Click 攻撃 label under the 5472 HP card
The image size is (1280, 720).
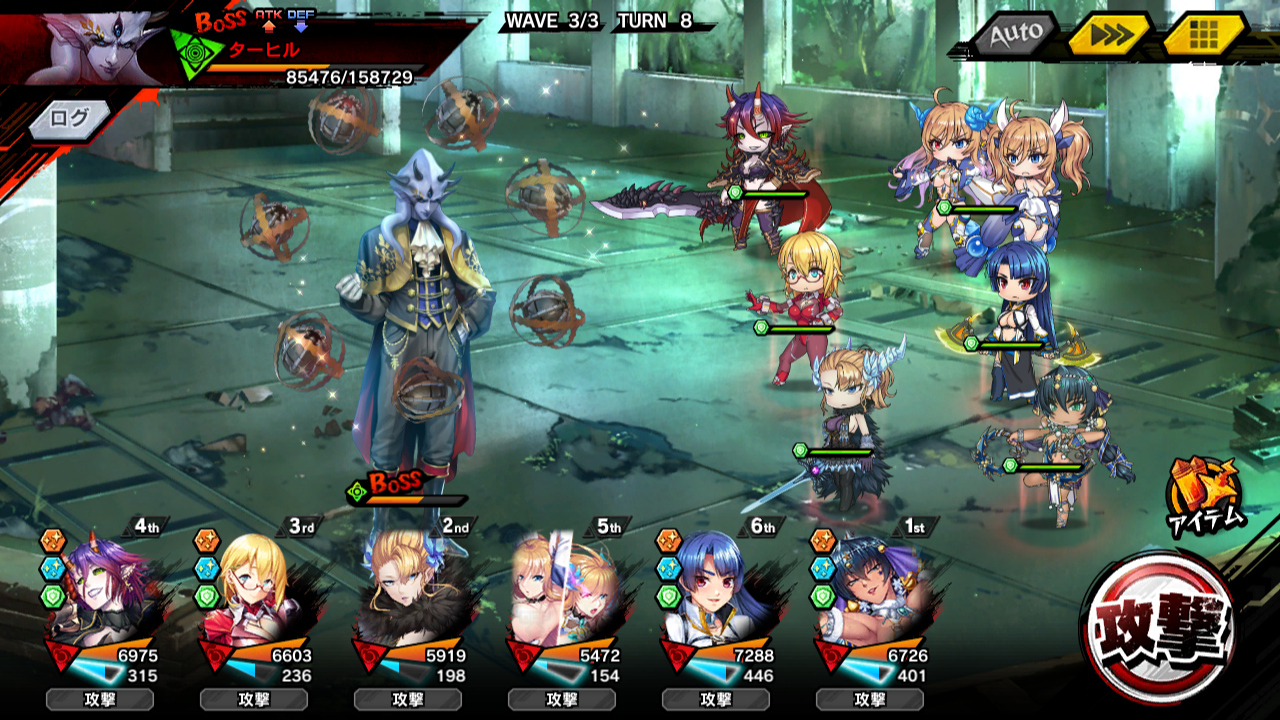[562, 699]
